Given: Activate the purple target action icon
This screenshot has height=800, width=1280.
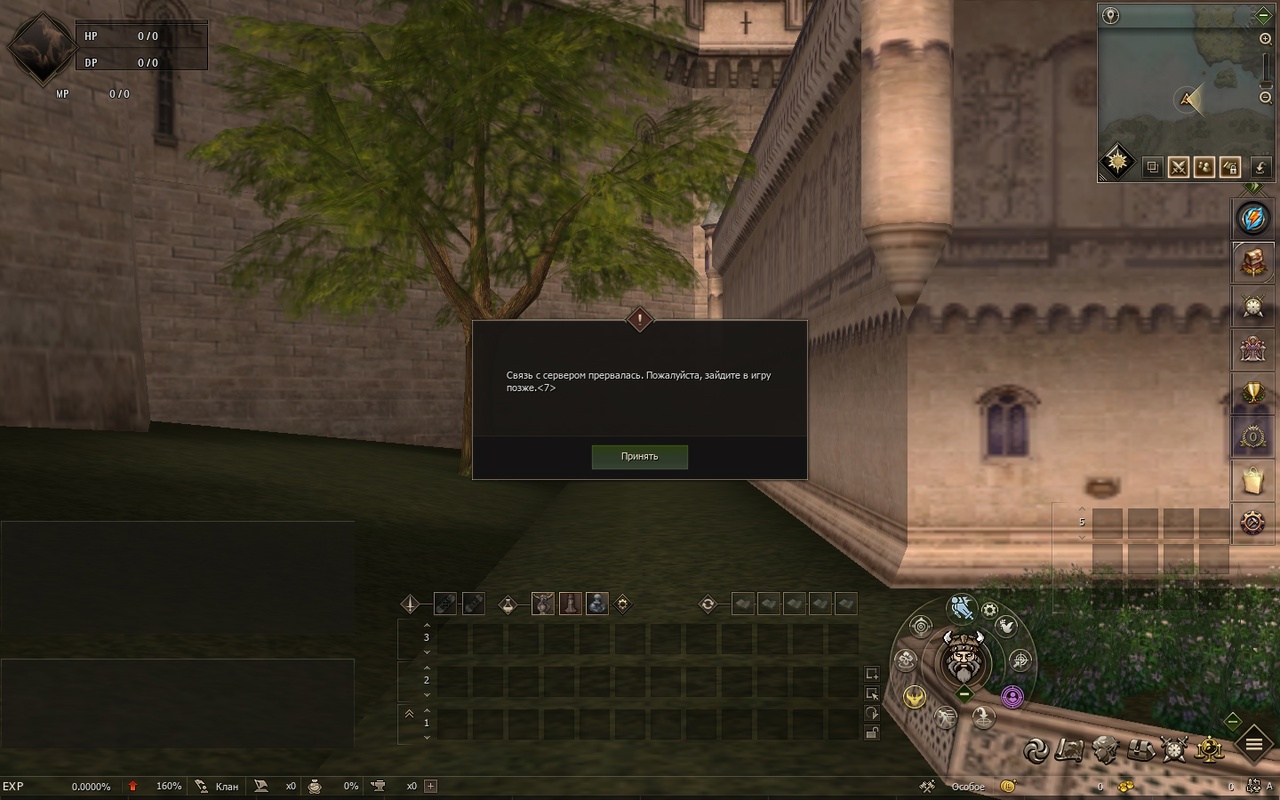Looking at the screenshot, I should 1012,695.
